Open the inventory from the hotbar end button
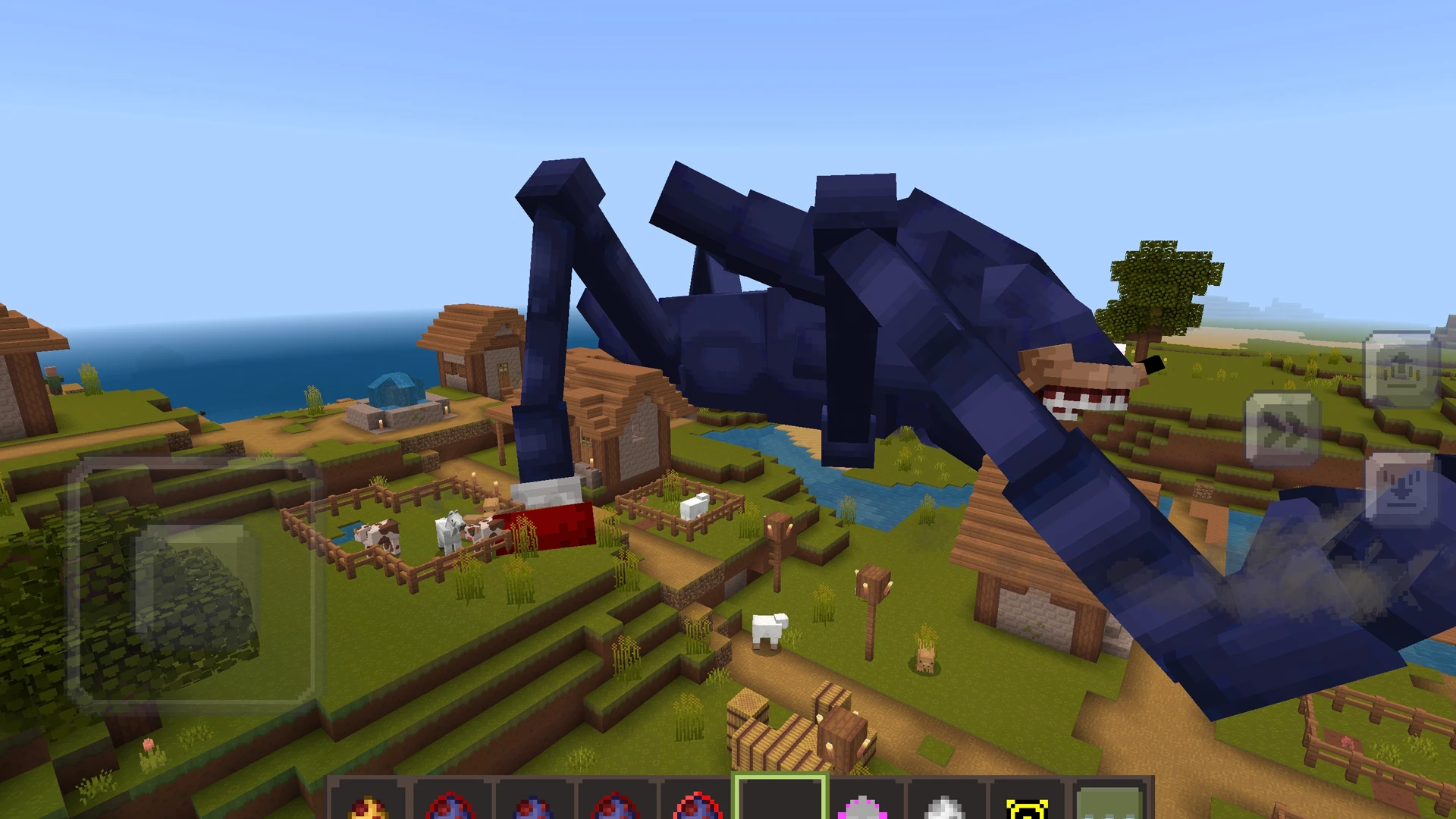Image resolution: width=1456 pixels, height=819 pixels. pos(1109,802)
